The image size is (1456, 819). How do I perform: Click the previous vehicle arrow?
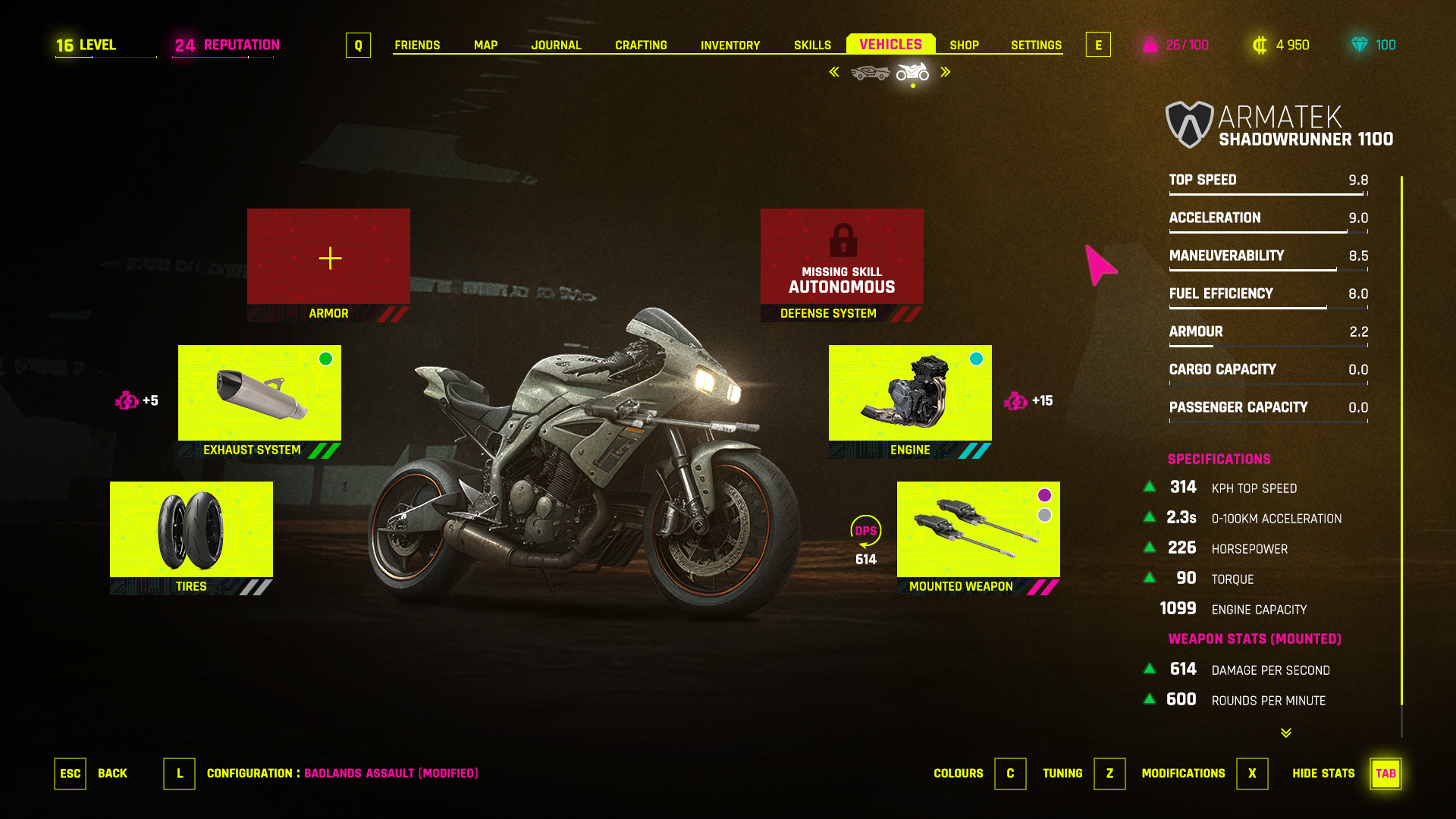coord(834,72)
